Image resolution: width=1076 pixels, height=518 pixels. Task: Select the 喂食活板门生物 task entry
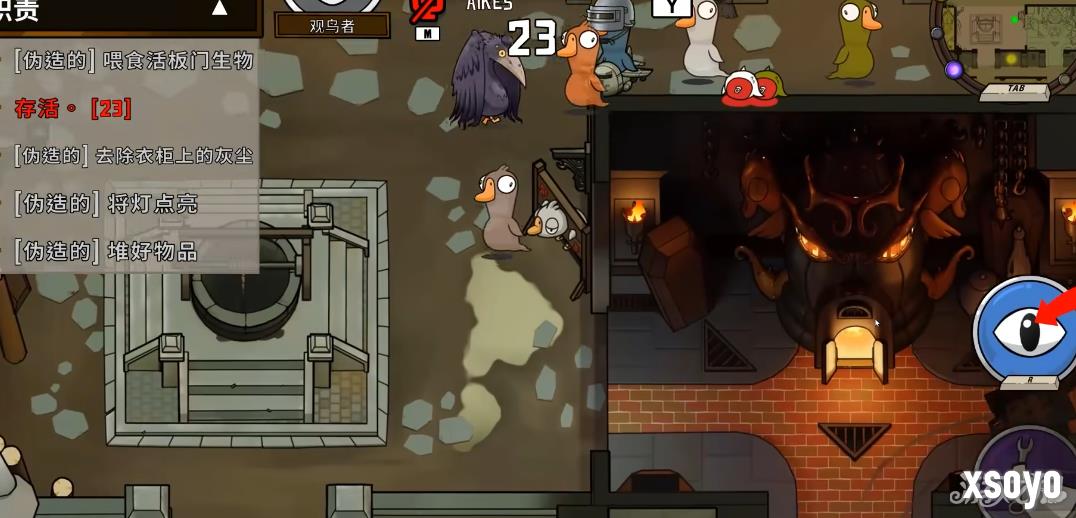coord(133,60)
